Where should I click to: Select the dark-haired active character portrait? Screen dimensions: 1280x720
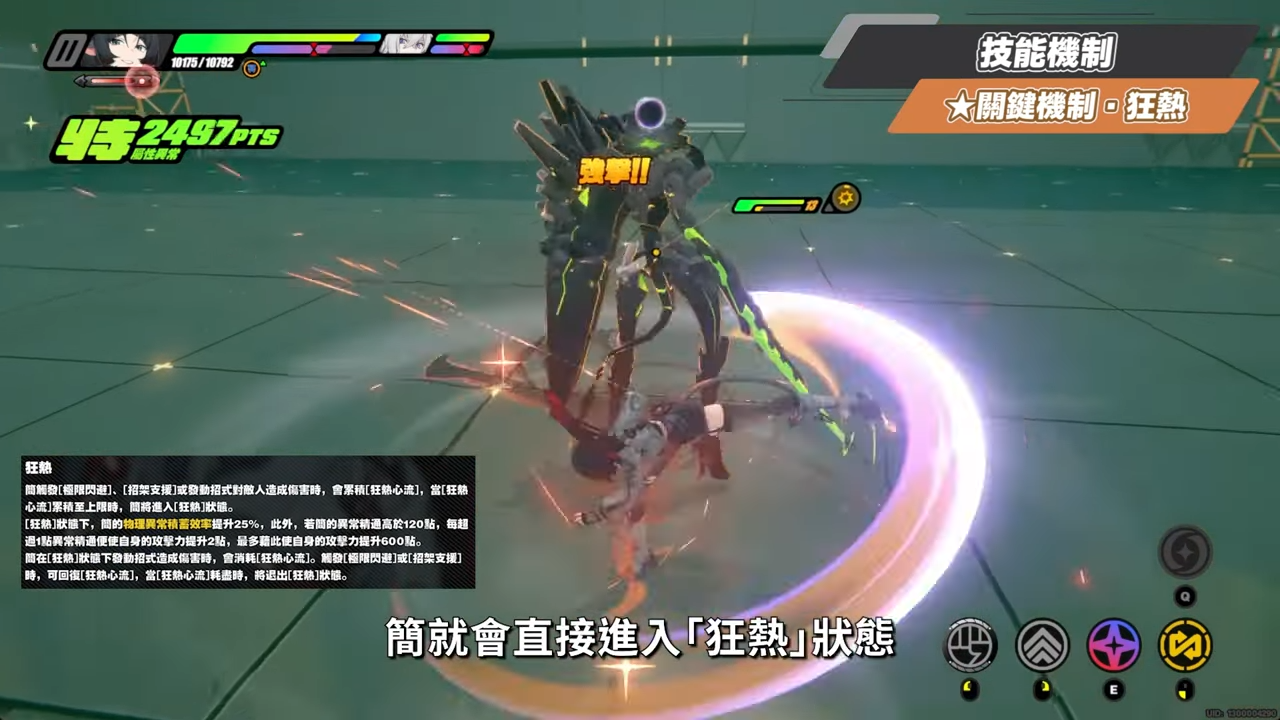click(124, 48)
